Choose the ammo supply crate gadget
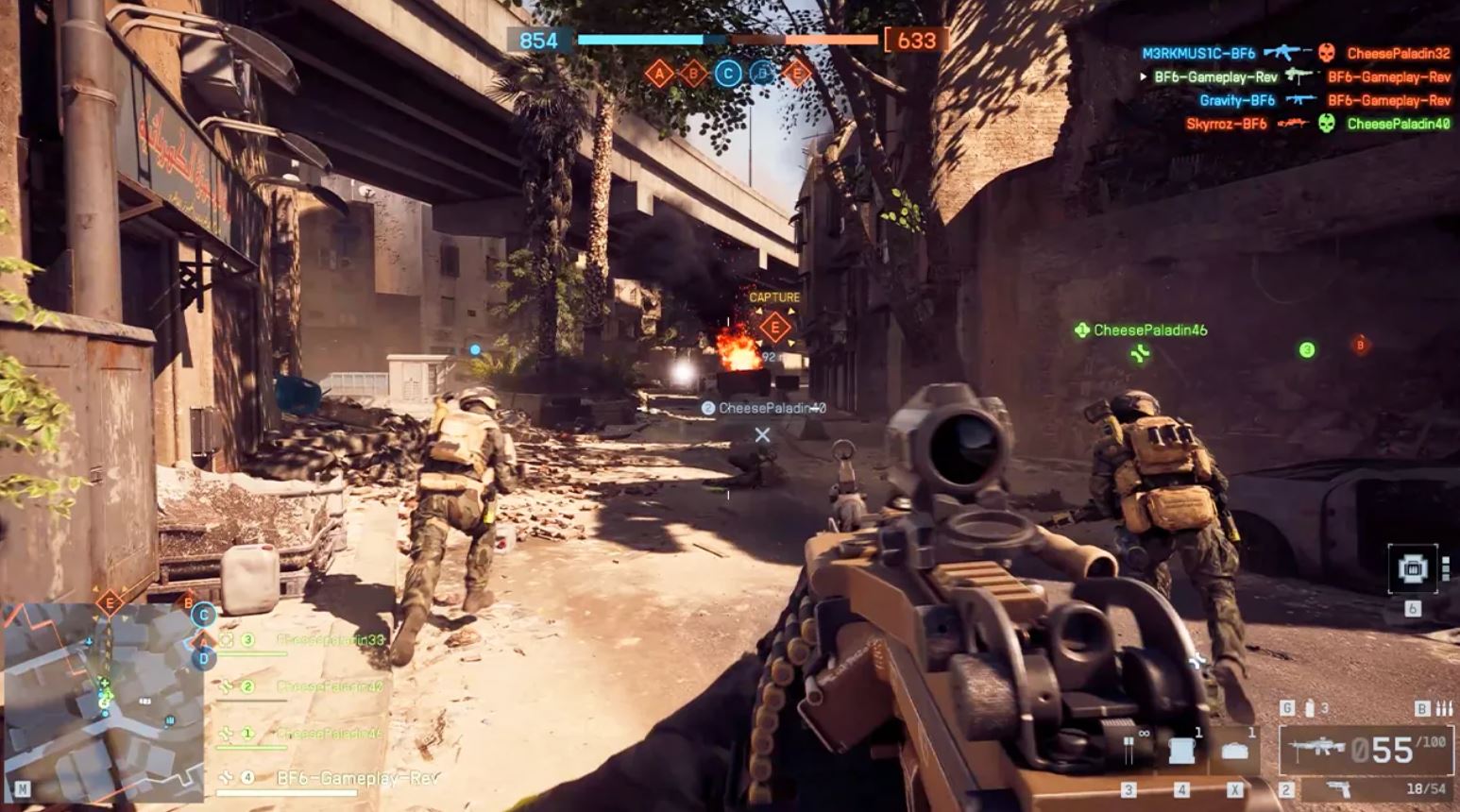This screenshot has height=812, width=1460. tap(1183, 751)
